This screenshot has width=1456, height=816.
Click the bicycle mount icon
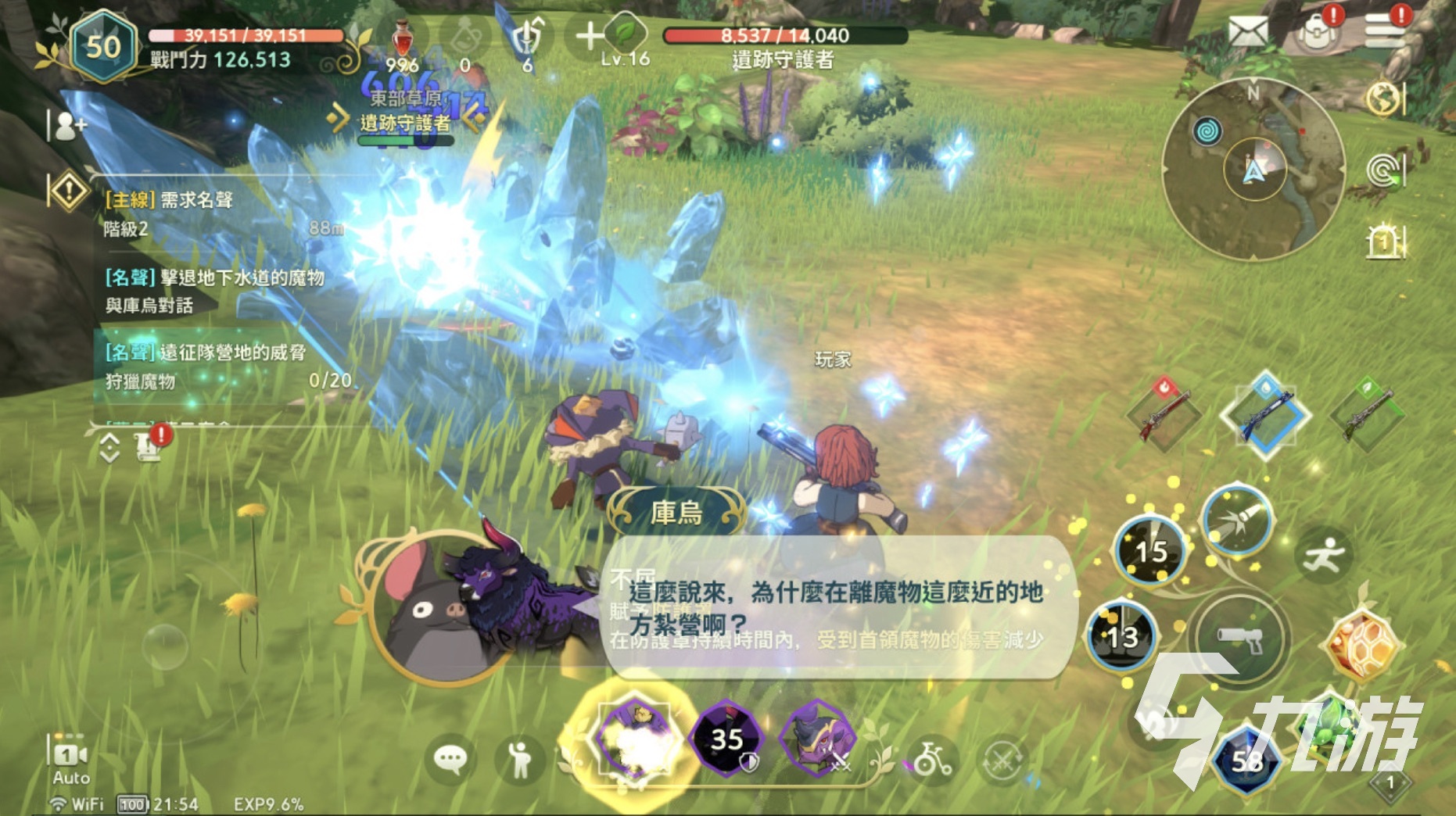pyautogui.click(x=932, y=758)
